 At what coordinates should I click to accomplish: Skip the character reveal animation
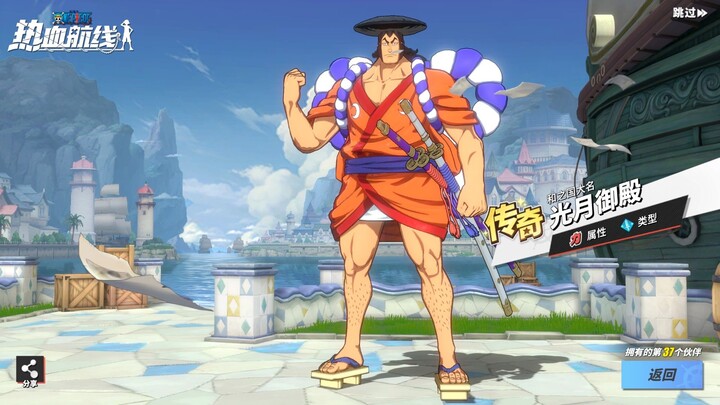(689, 13)
